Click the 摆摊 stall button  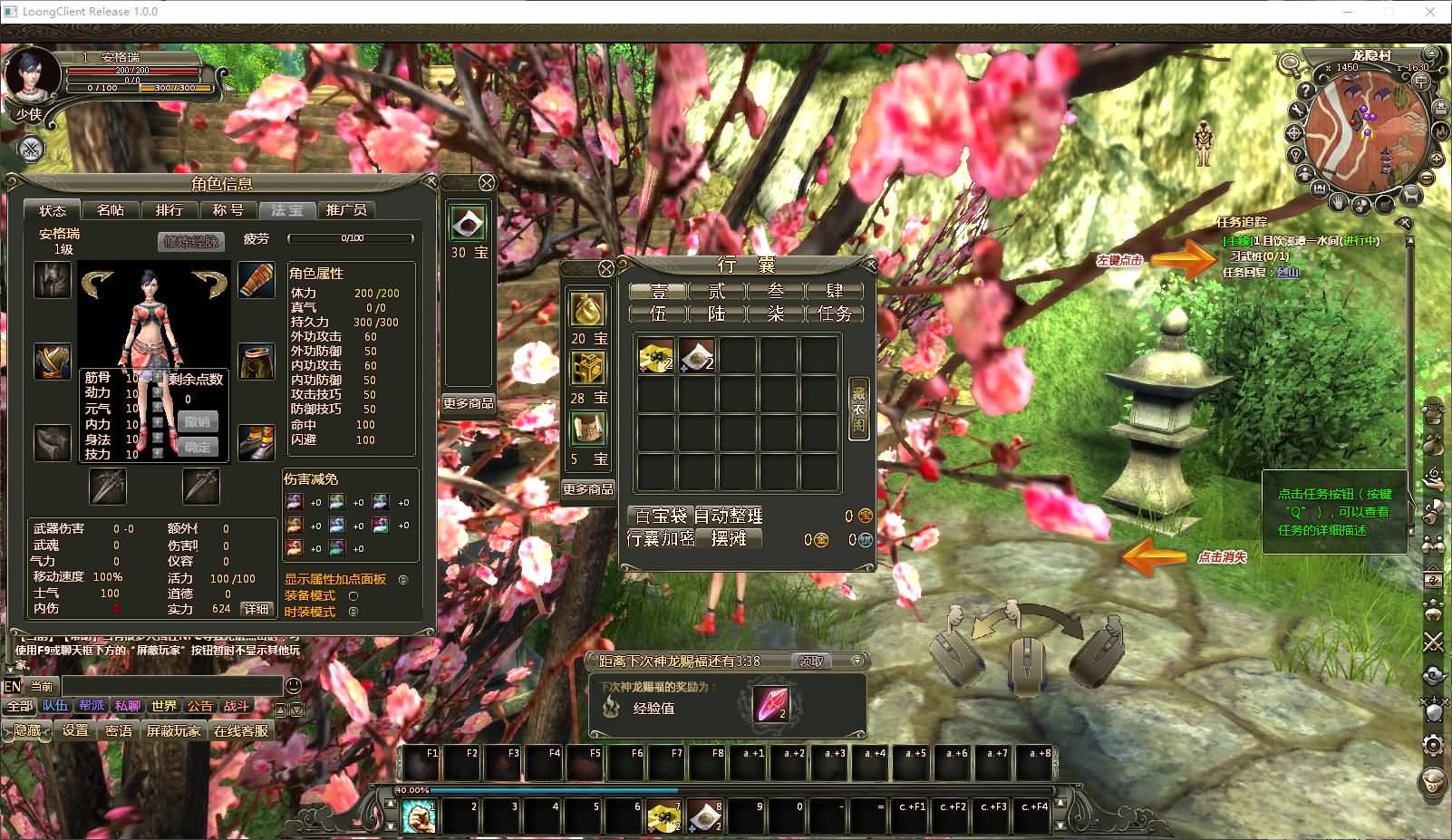tap(729, 539)
